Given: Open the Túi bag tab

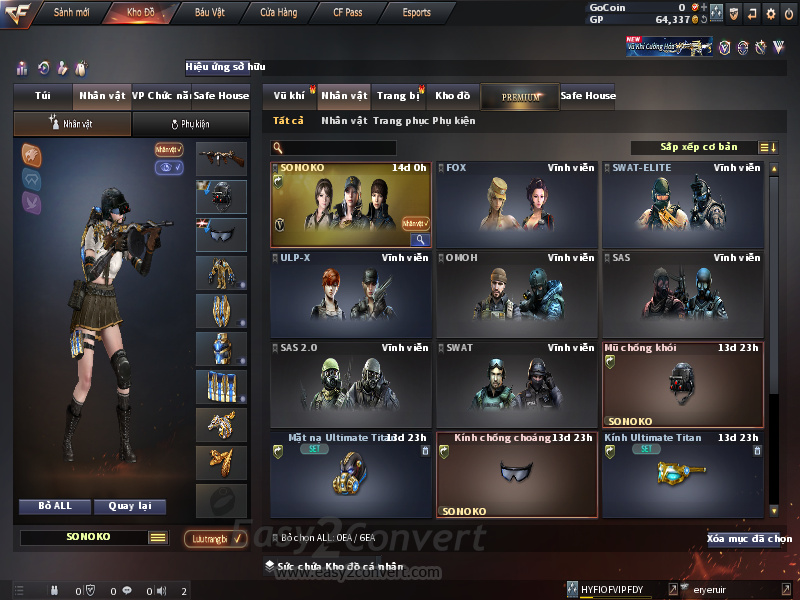Looking at the screenshot, I should [x=42, y=96].
